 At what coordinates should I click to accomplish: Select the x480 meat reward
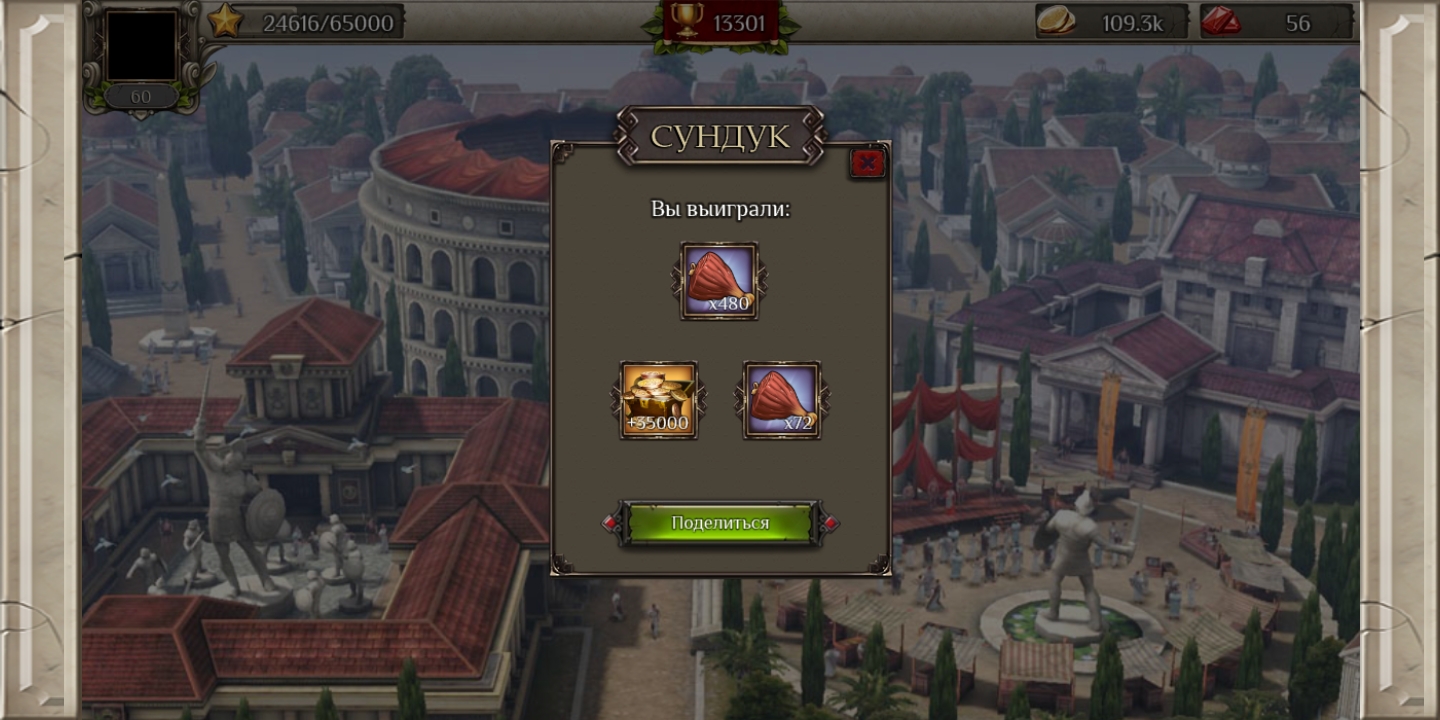(719, 281)
